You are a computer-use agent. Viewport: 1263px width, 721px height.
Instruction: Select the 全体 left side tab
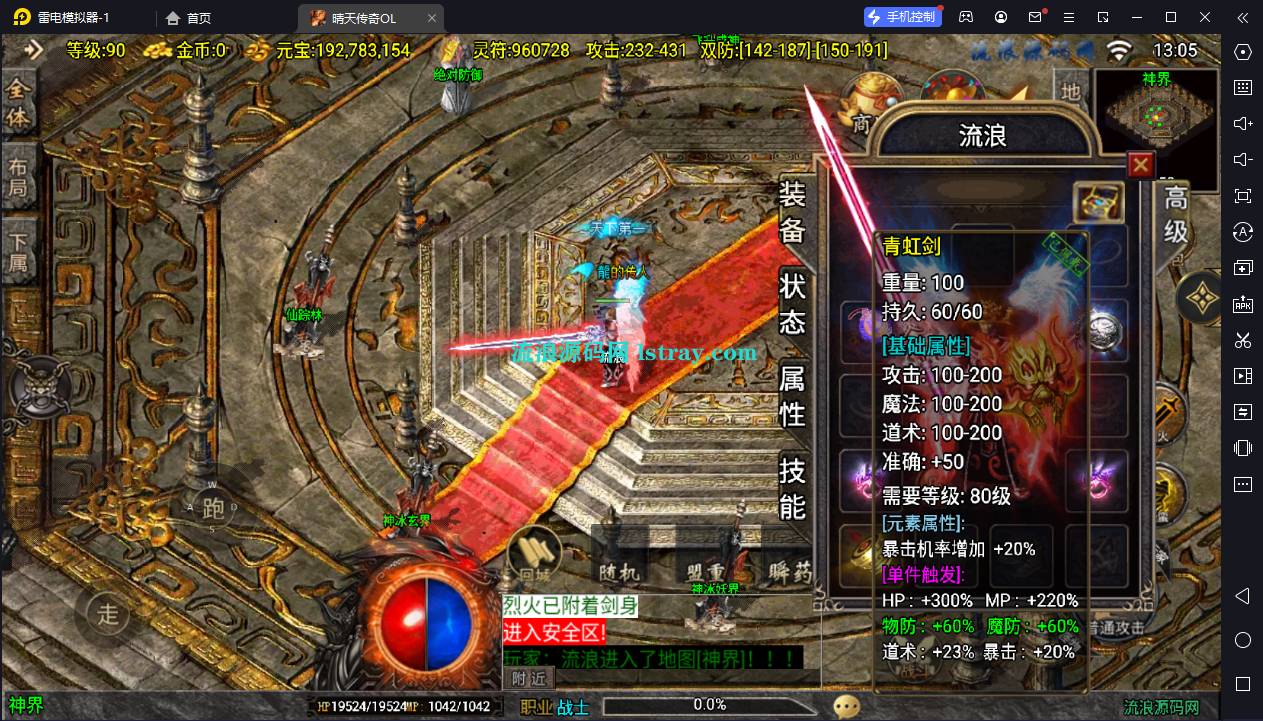[x=19, y=104]
